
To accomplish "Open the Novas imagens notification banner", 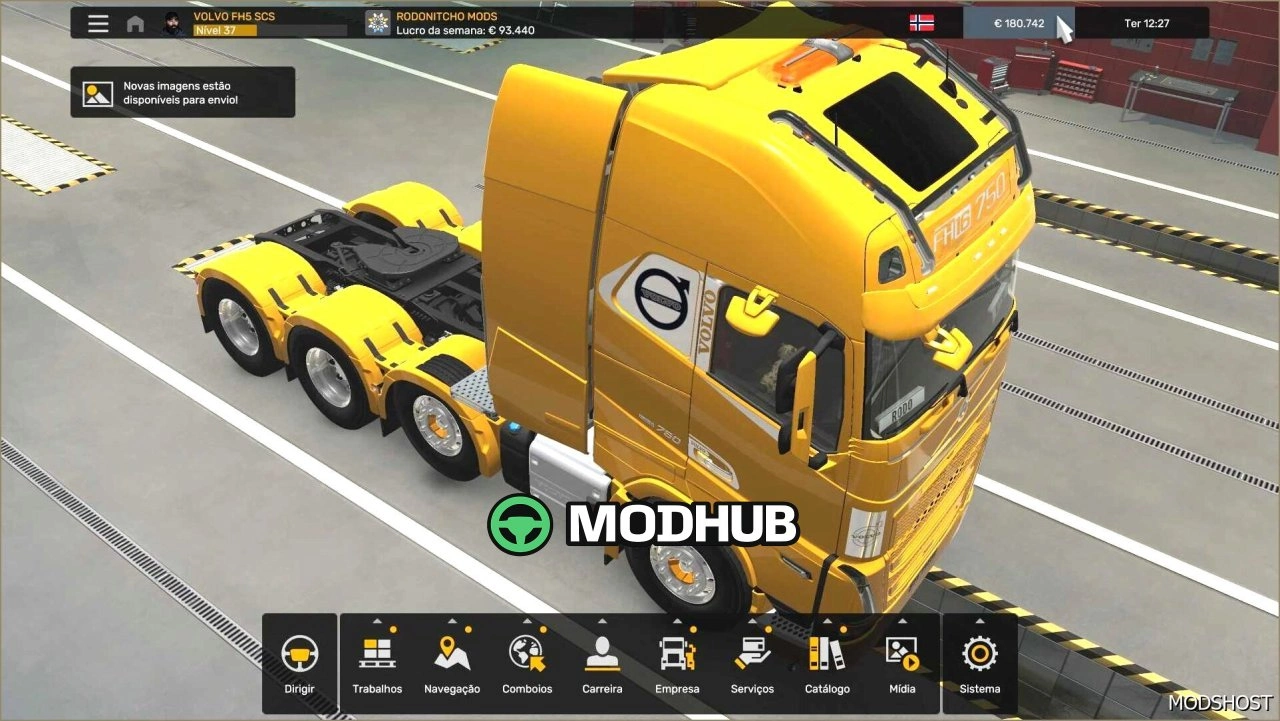I will pos(180,91).
